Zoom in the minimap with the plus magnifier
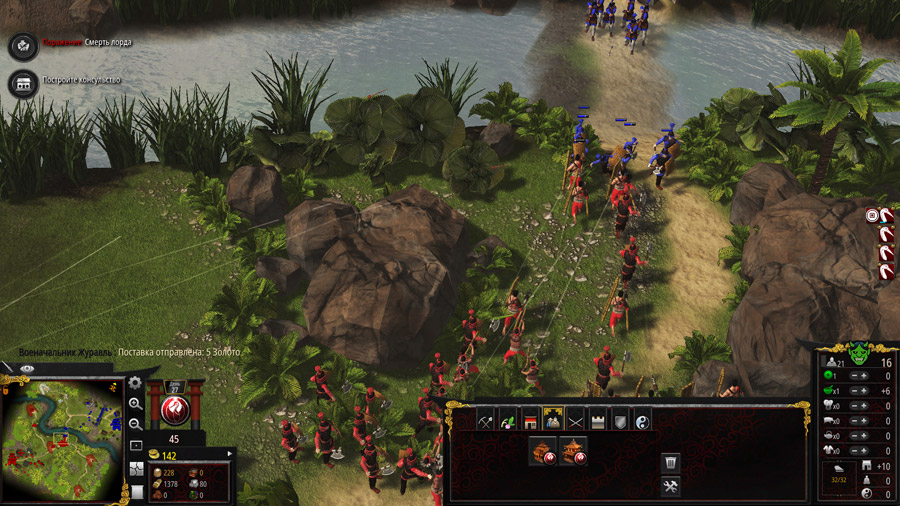900x506 pixels. pyautogui.click(x=135, y=403)
